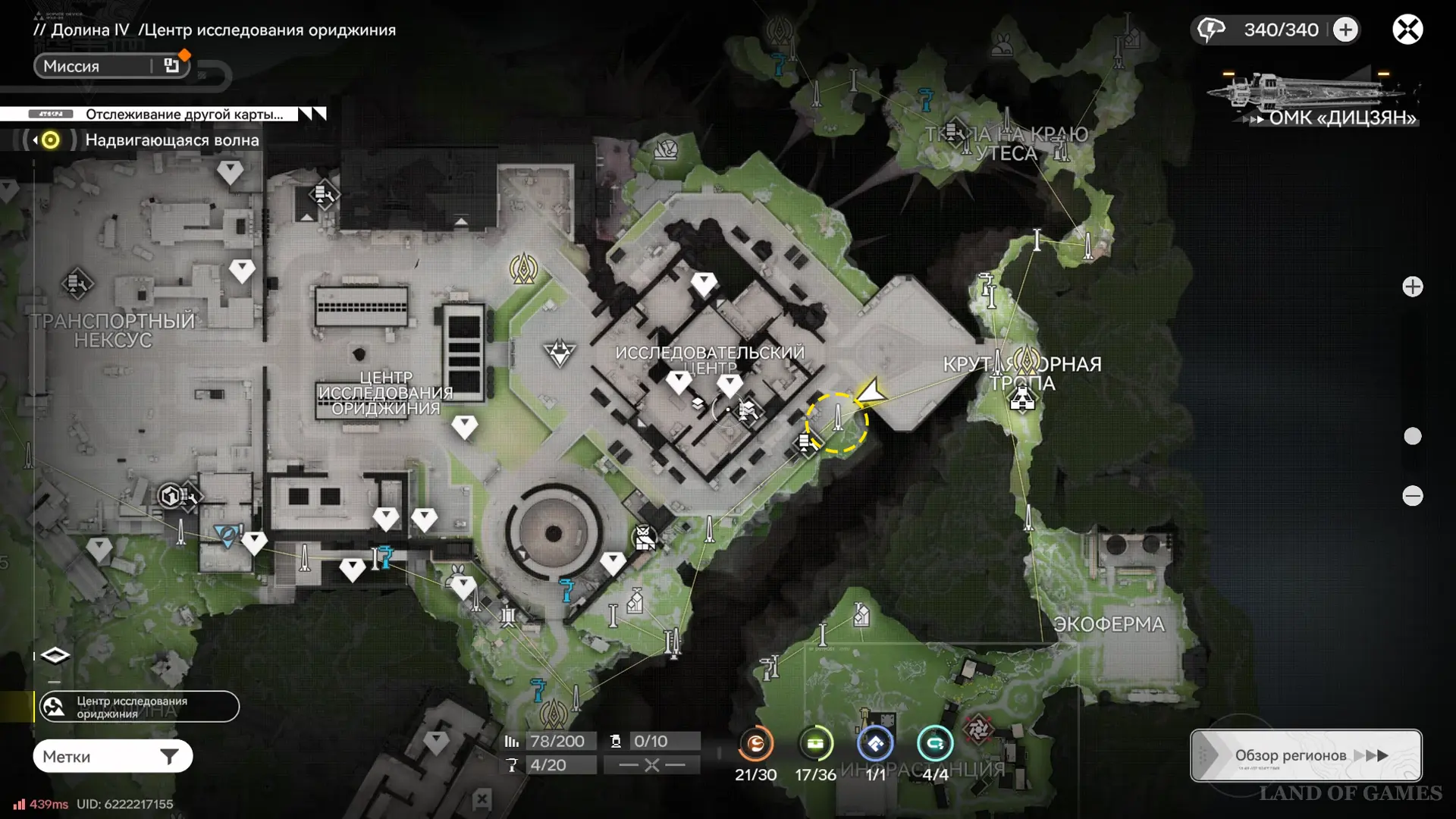Select the green chest counter showing 17/36
This screenshot has width=1456, height=819.
[x=815, y=745]
